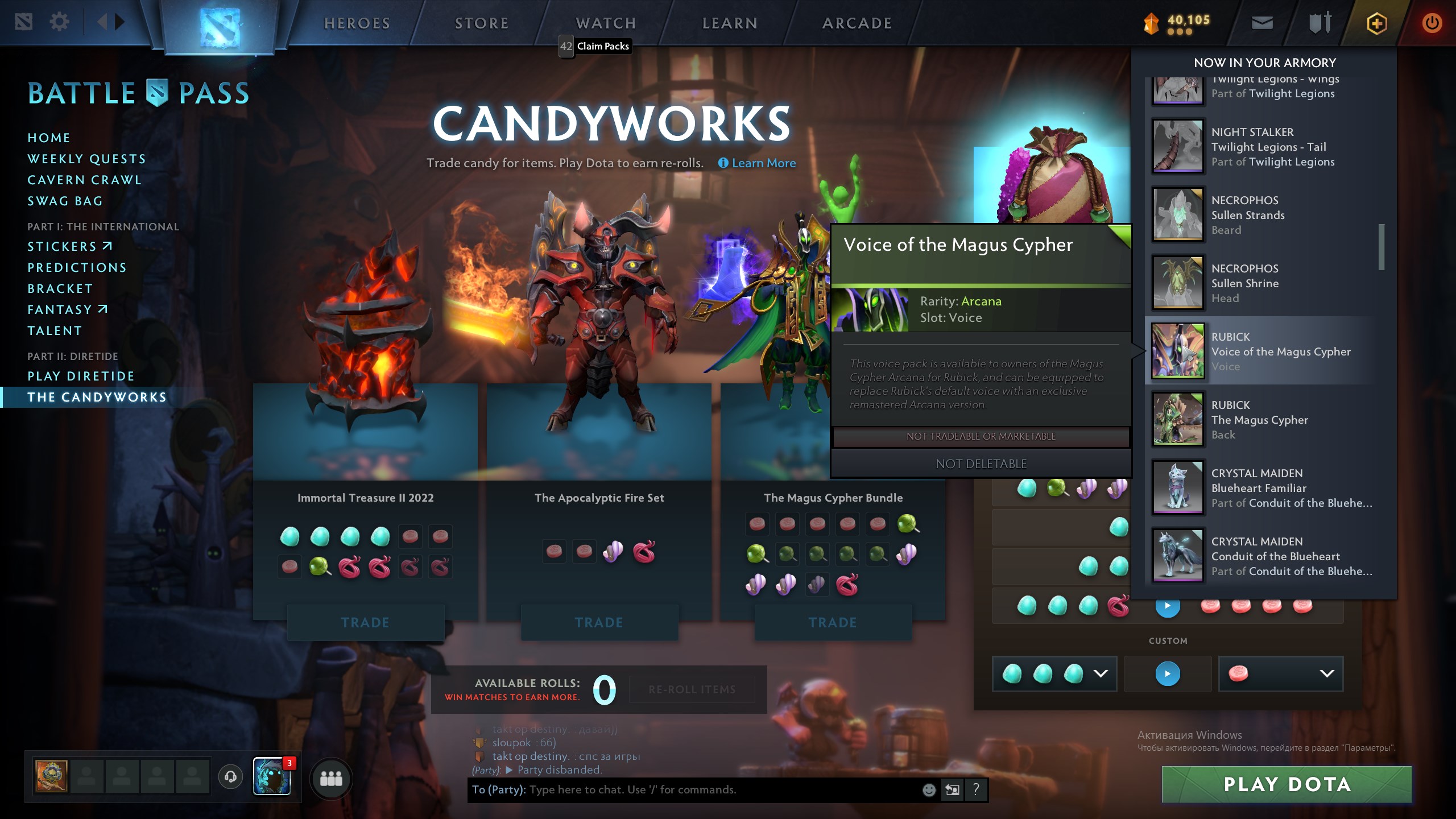Select PLAY DIRETIDE in the sidebar
This screenshot has width=1456, height=819.
click(x=80, y=376)
